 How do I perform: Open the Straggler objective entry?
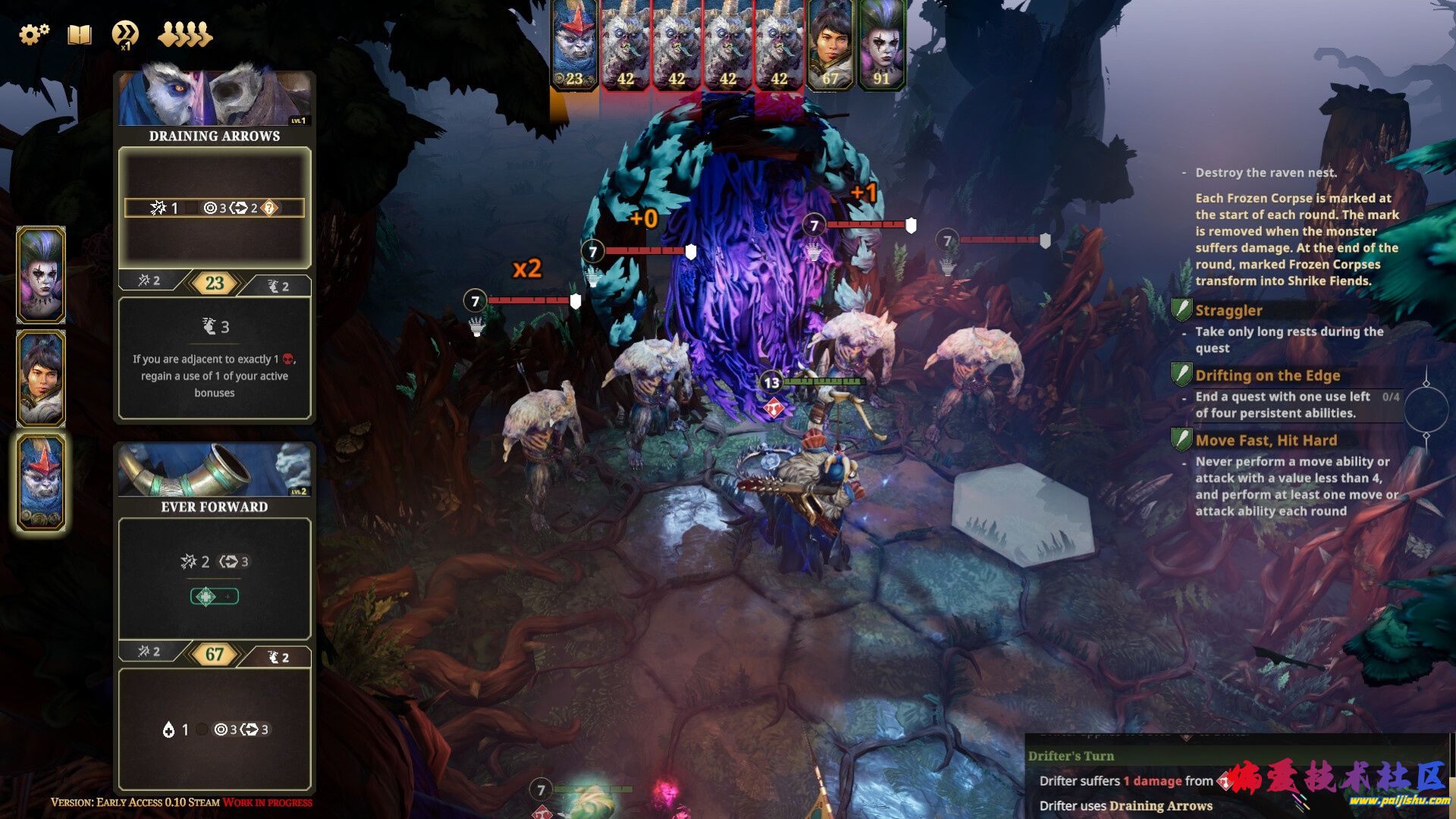[1228, 310]
